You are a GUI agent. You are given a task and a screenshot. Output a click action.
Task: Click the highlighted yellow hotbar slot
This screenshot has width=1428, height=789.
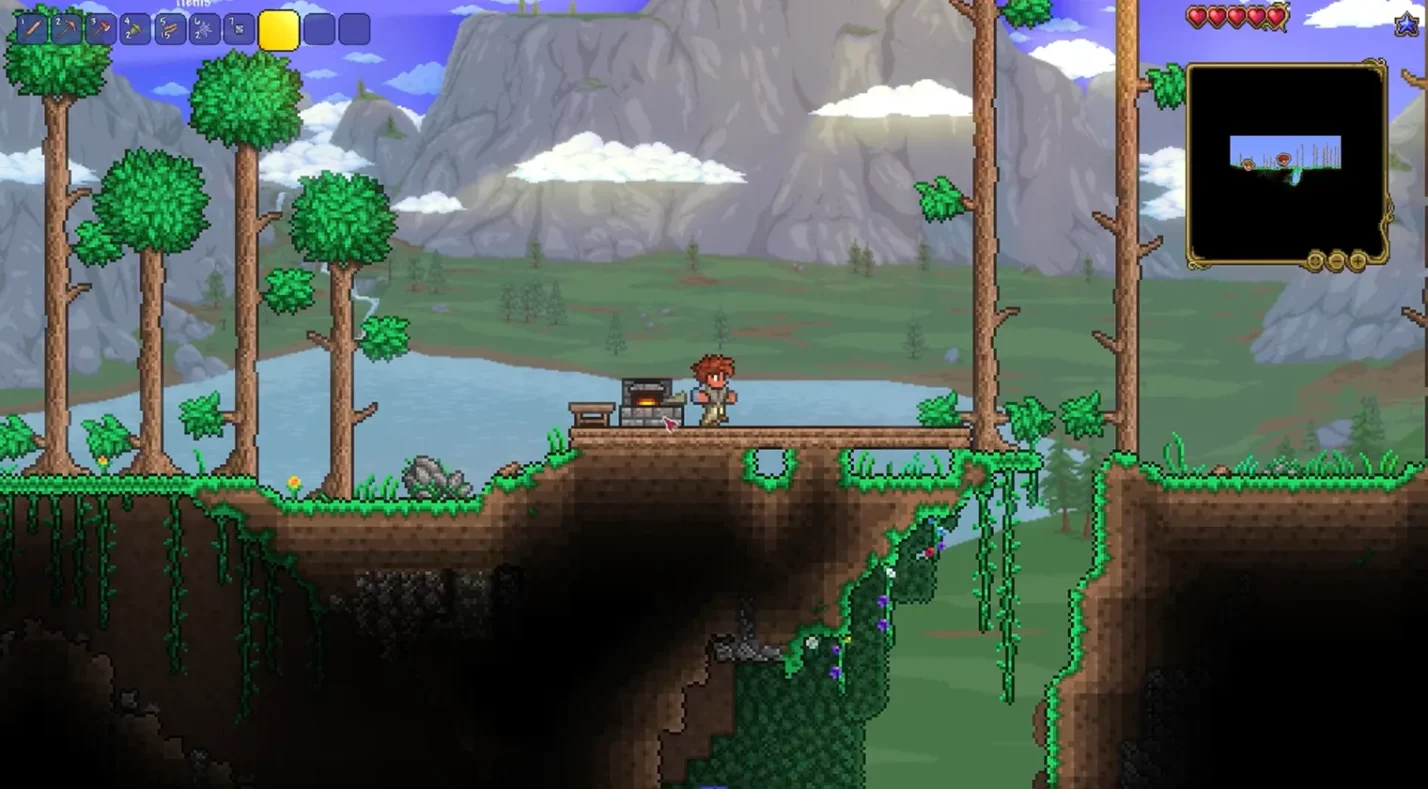(x=279, y=30)
